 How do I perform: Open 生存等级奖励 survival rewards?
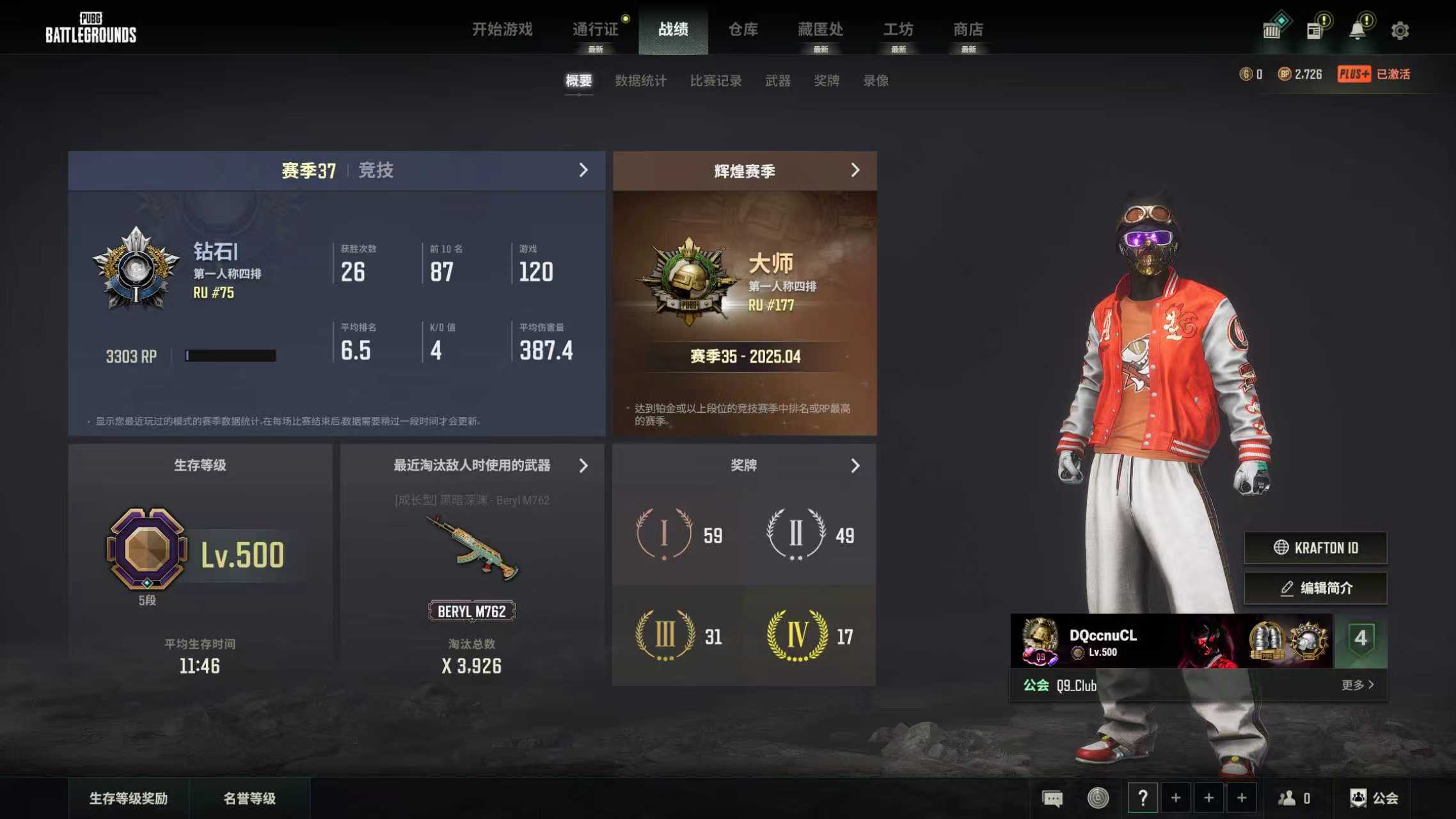point(129,799)
